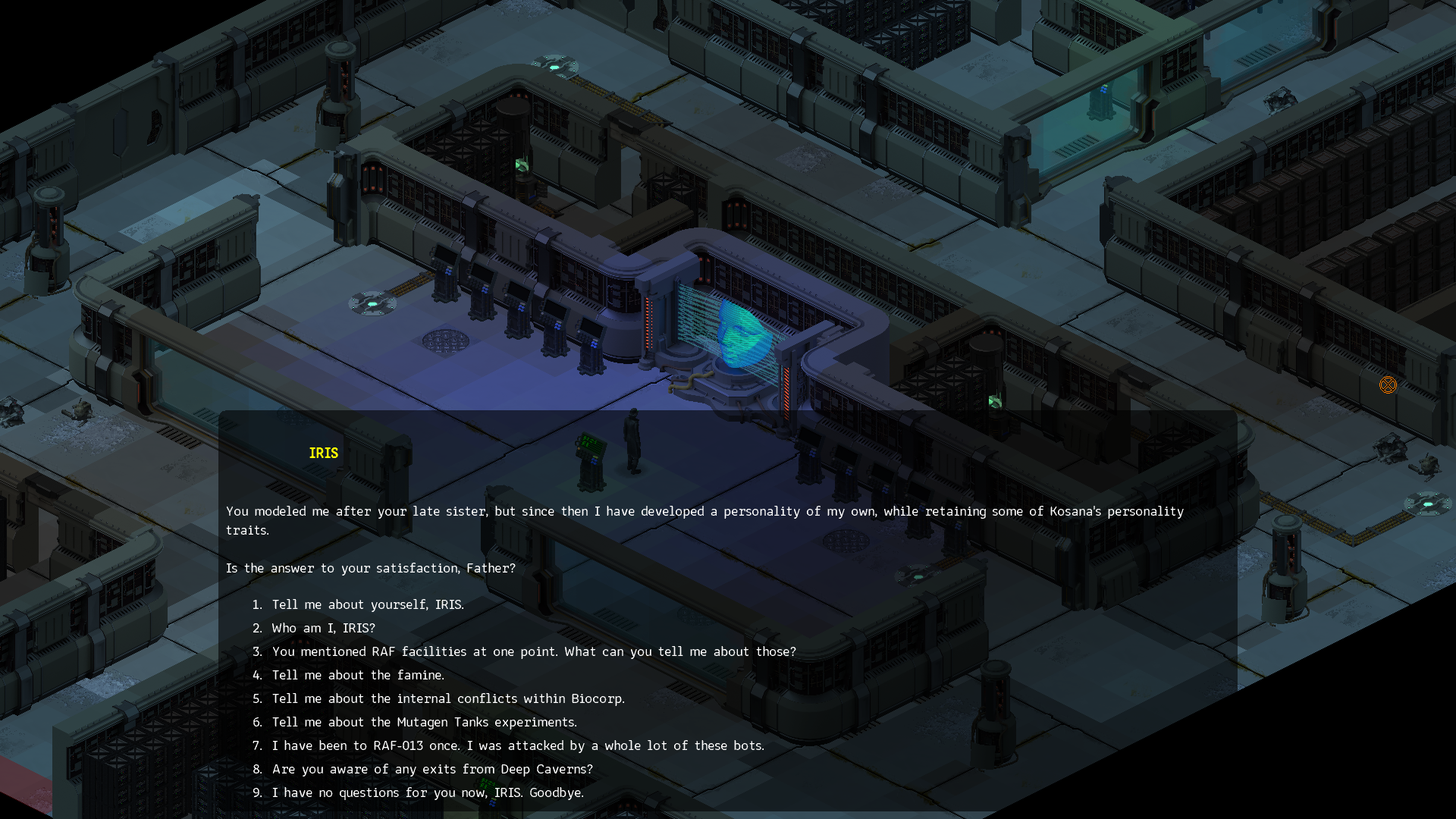This screenshot has height=819, width=1456.
Task: Click the IRIS name label
Action: pyautogui.click(x=322, y=453)
